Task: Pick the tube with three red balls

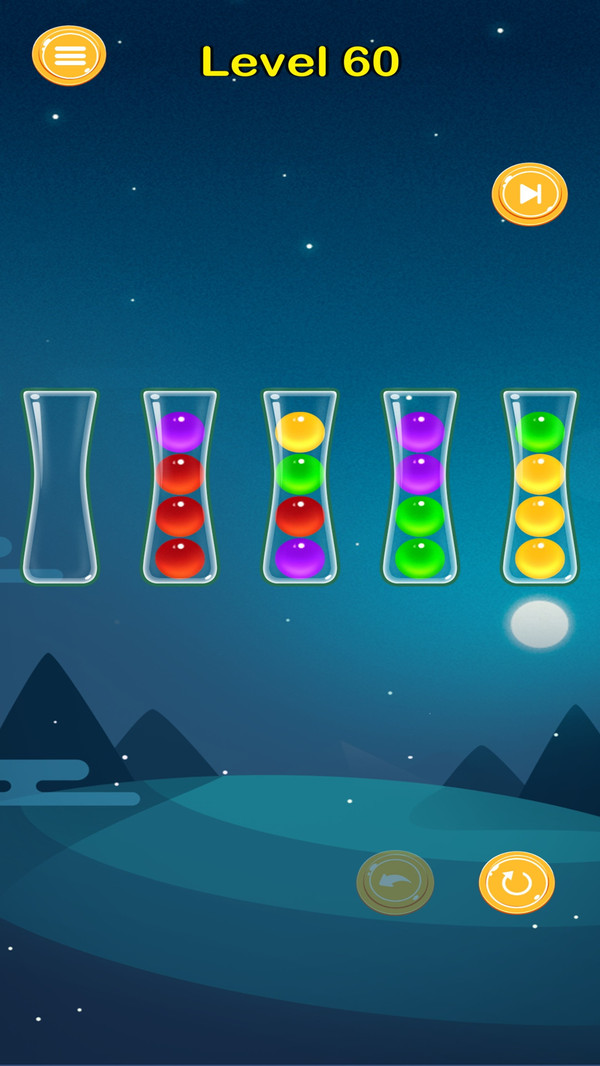Action: point(180,488)
